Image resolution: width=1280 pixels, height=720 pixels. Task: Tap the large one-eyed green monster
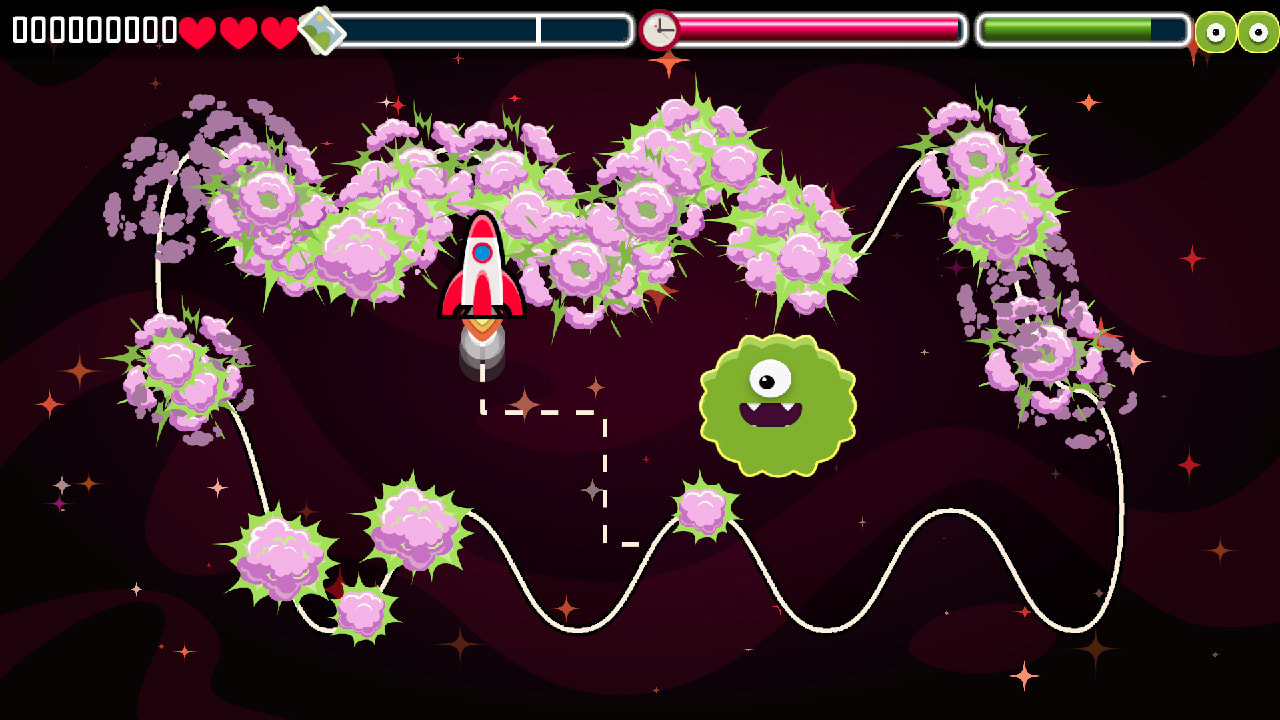(x=779, y=405)
